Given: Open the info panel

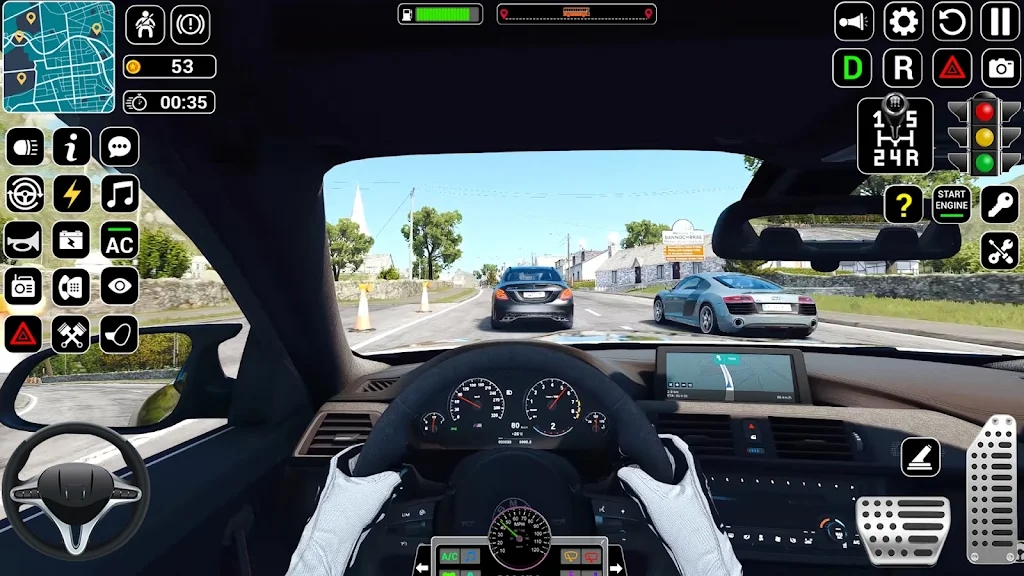Looking at the screenshot, I should 72,147.
